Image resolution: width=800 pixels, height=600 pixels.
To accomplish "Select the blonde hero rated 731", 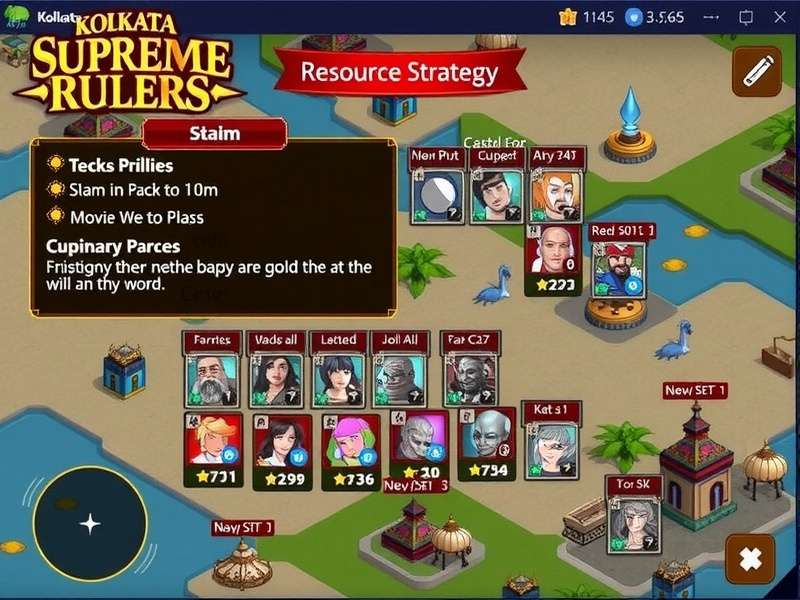I will point(215,447).
